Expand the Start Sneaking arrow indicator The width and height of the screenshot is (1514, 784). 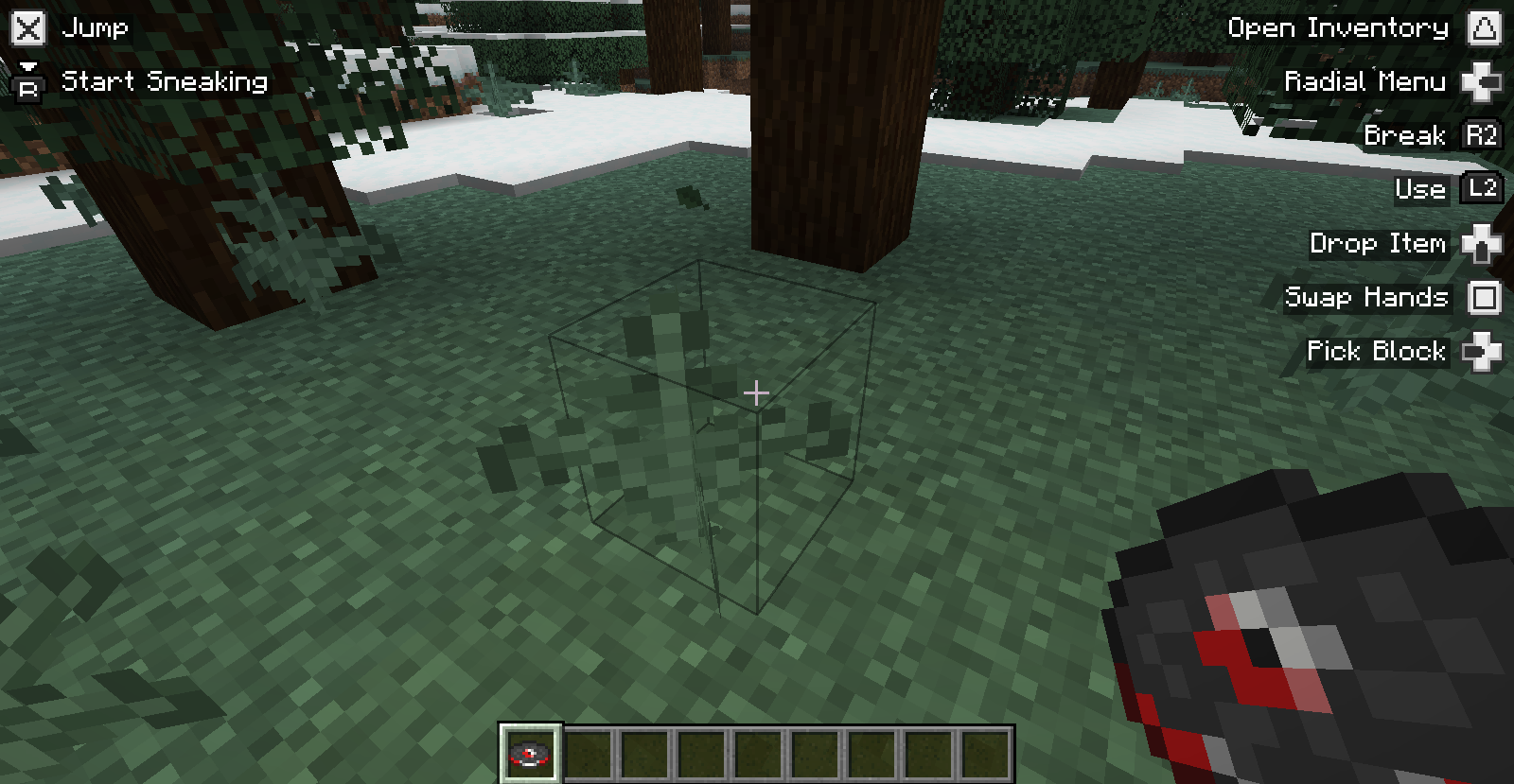click(x=29, y=67)
